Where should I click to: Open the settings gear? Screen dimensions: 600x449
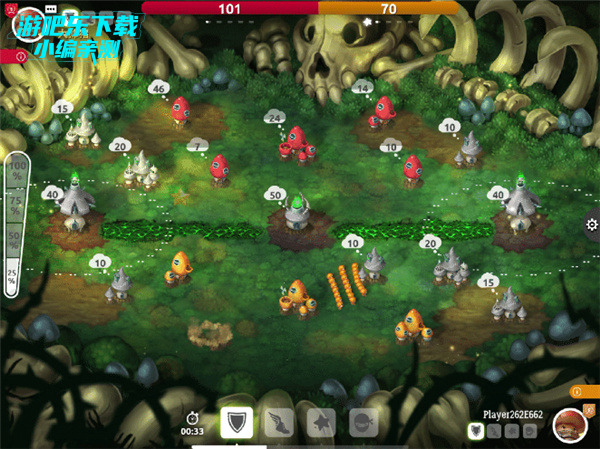click(592, 223)
